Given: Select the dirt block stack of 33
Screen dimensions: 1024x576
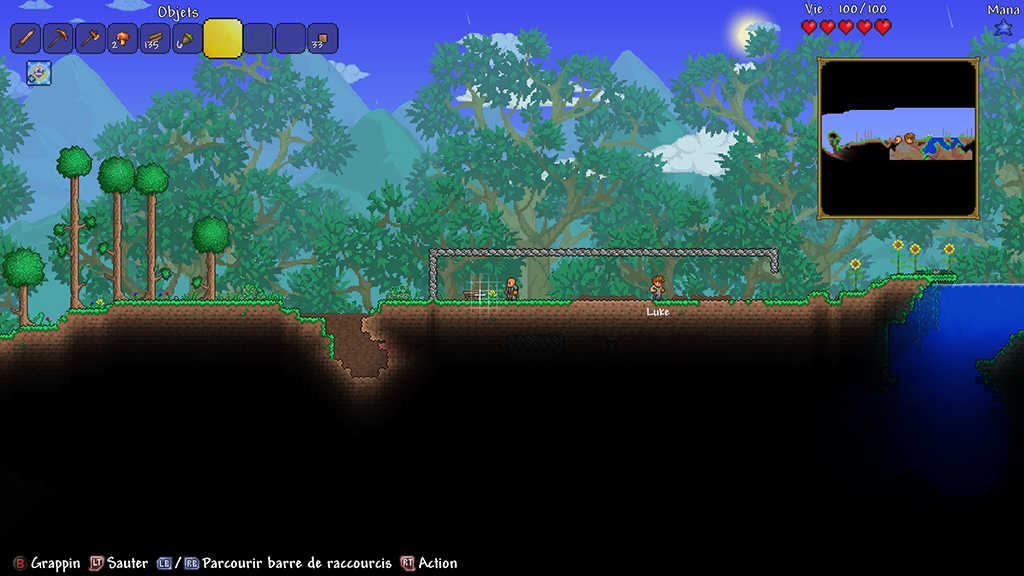Looking at the screenshot, I should (x=322, y=39).
